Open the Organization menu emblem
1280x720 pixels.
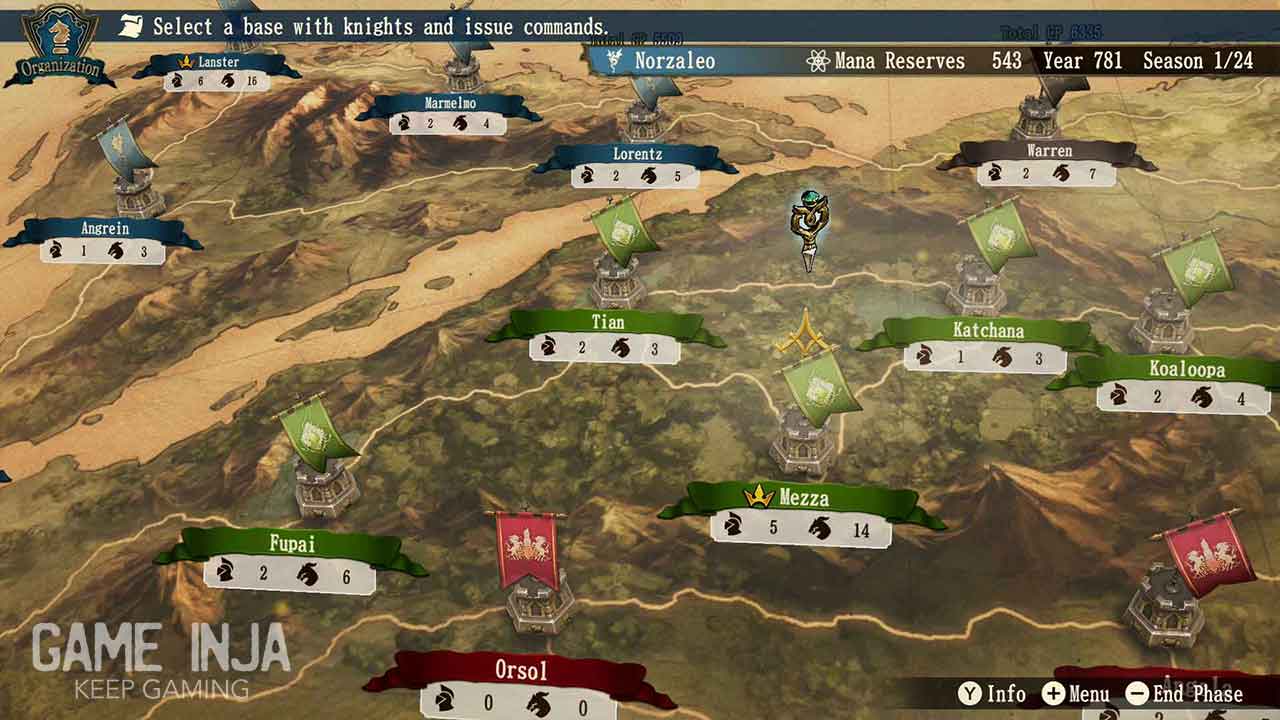click(x=58, y=45)
